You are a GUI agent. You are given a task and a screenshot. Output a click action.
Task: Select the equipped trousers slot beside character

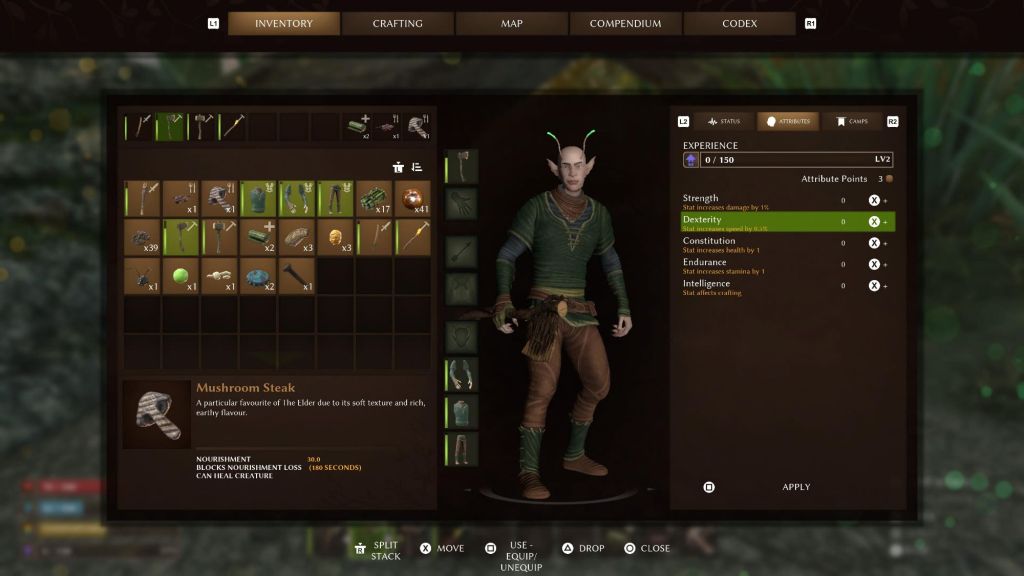tap(461, 449)
